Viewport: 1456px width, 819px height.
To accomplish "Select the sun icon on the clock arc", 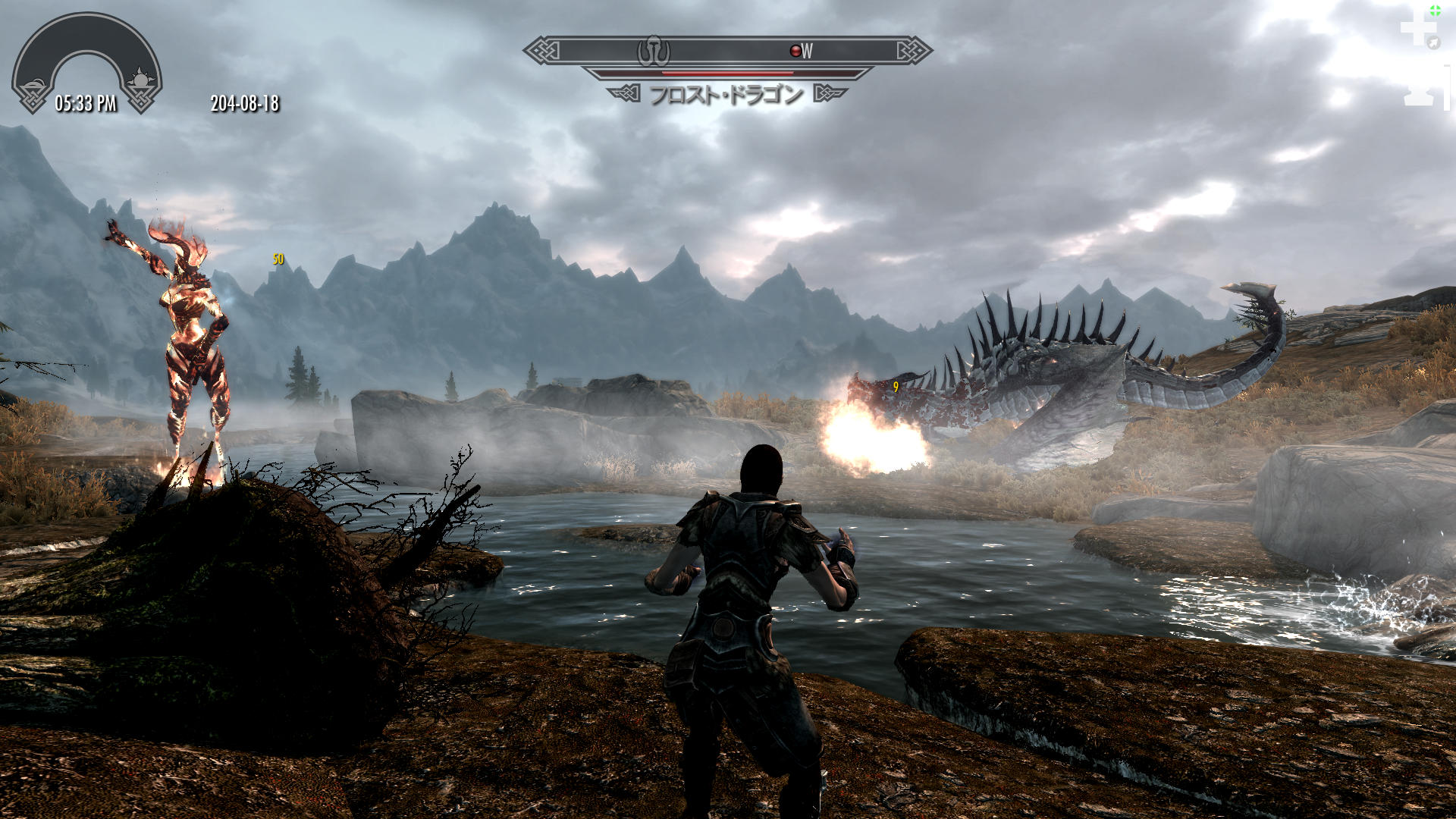I will 140,80.
